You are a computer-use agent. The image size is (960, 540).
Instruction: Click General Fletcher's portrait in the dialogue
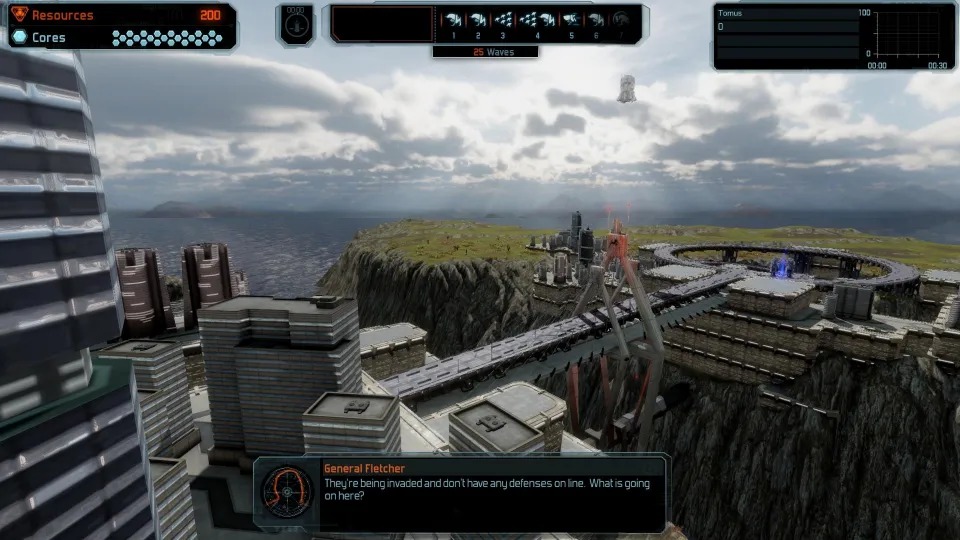[x=284, y=491]
